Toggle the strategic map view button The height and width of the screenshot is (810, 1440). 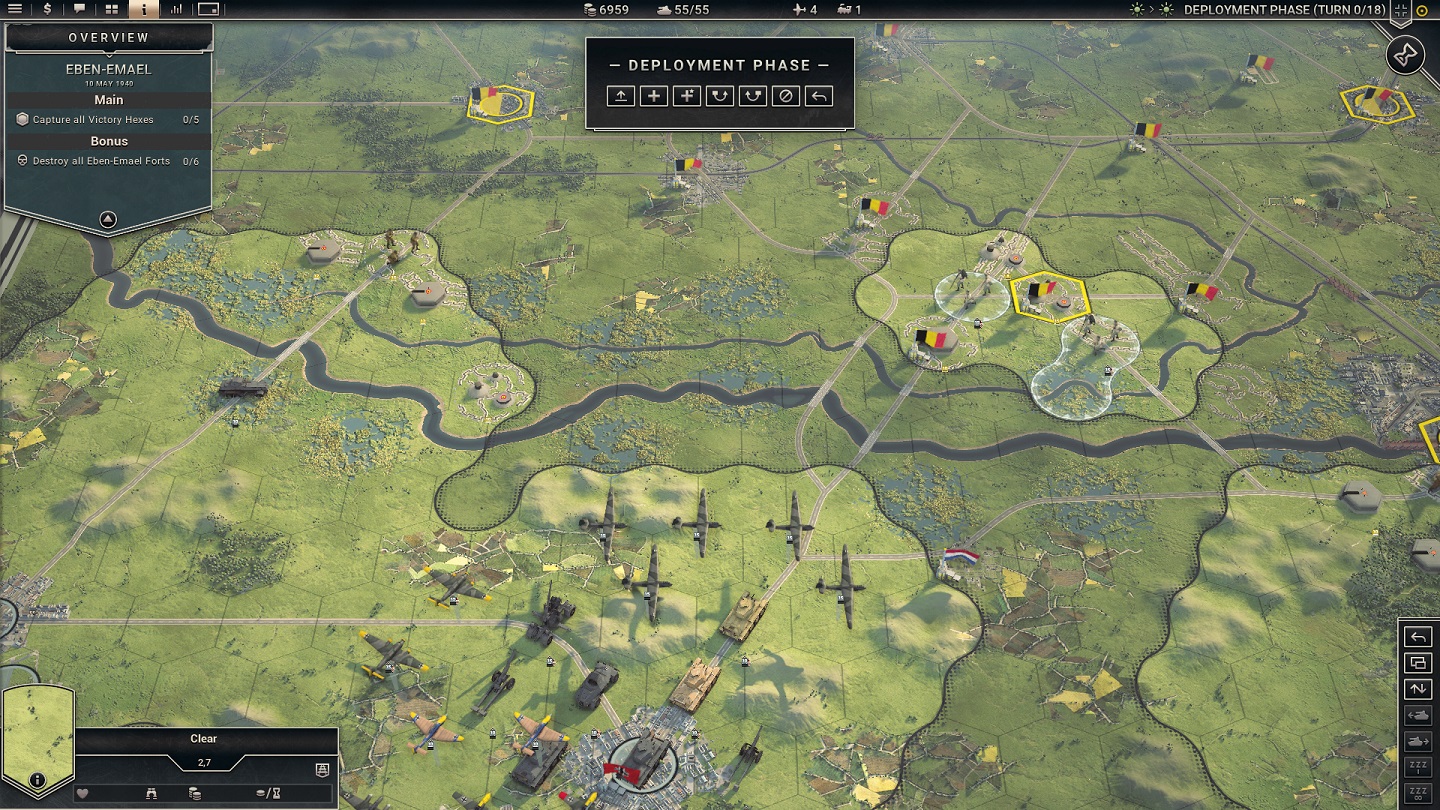pos(208,9)
